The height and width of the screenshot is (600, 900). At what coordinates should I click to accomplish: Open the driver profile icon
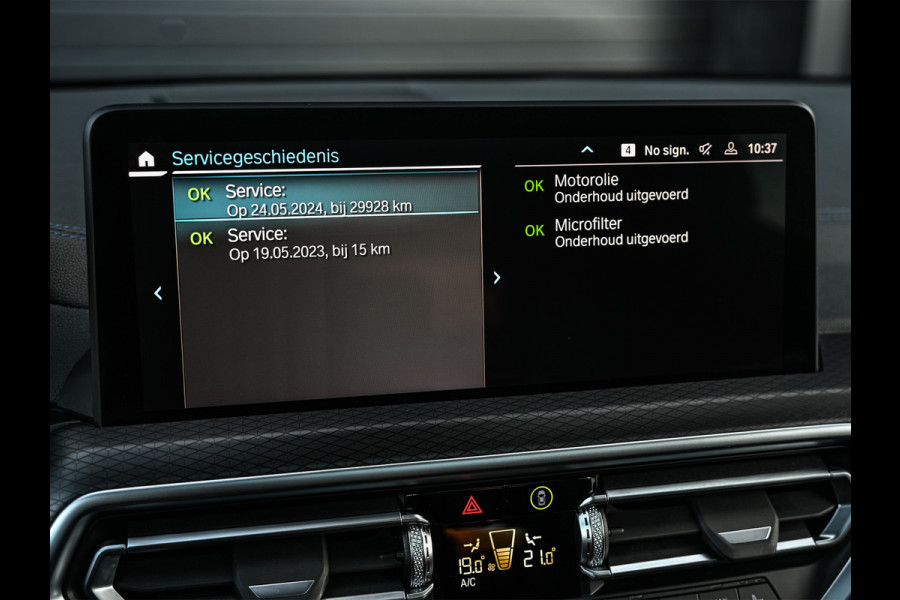click(731, 149)
